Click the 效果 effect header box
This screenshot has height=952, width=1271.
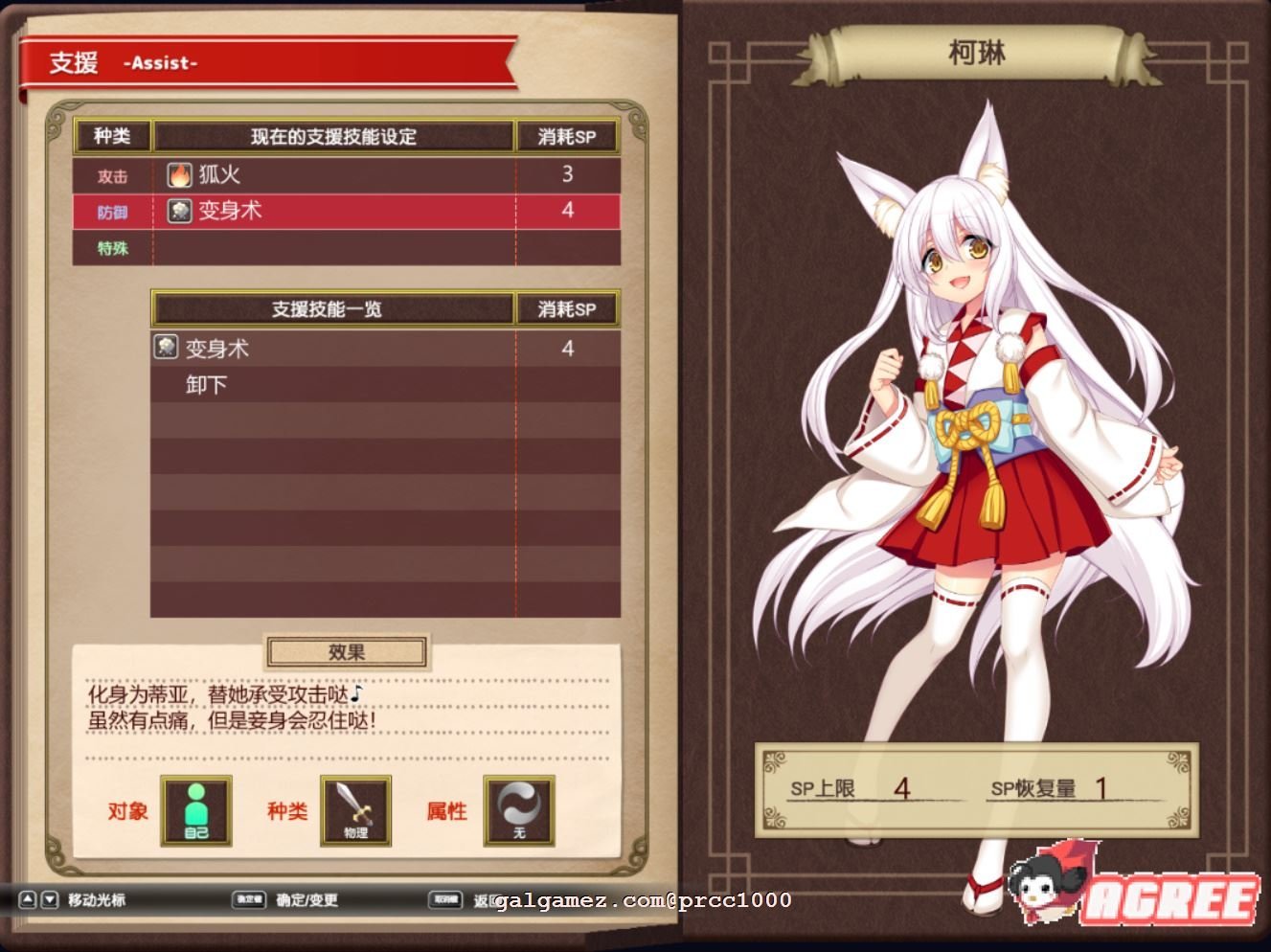pyautogui.click(x=348, y=651)
